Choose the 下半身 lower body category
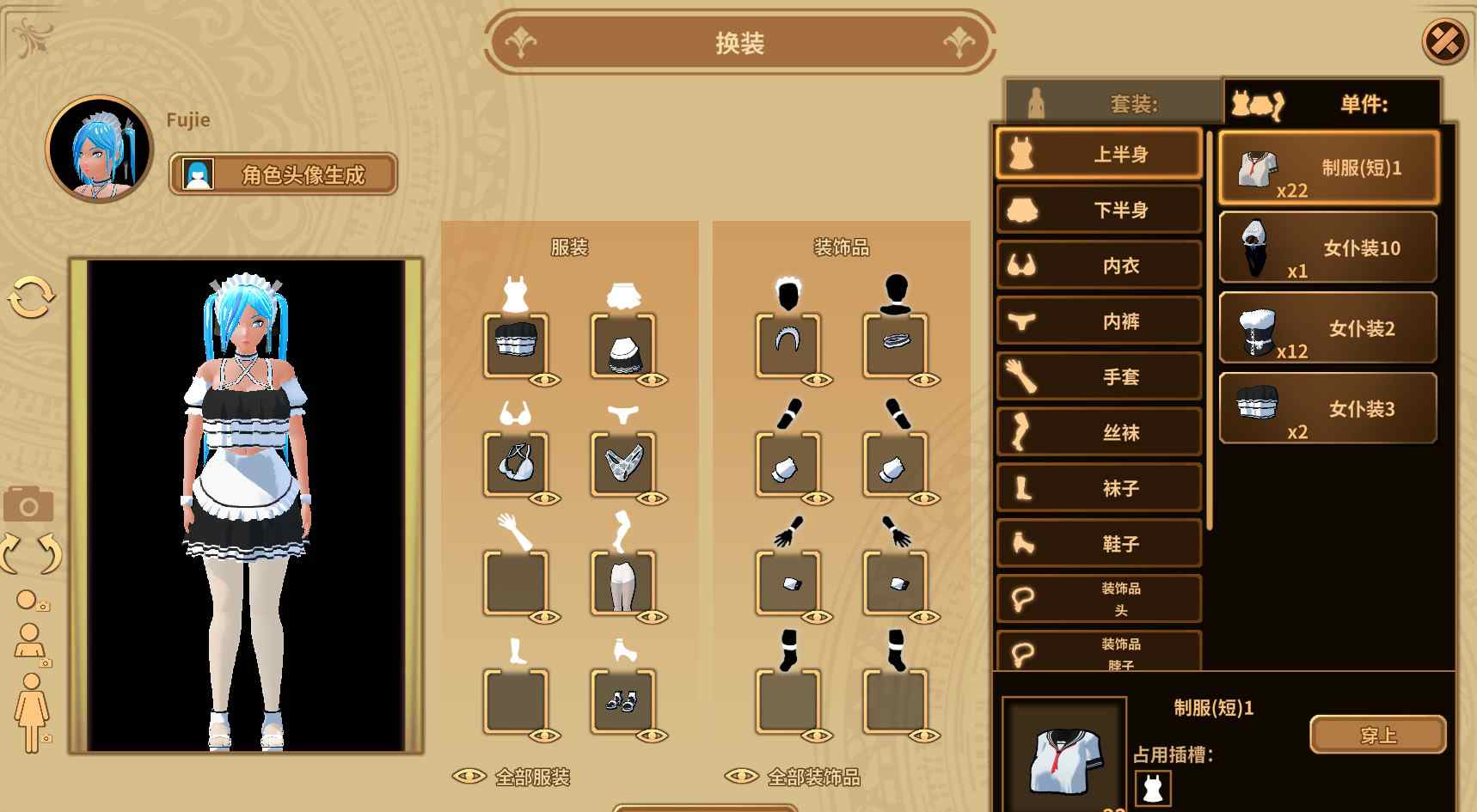 pyautogui.click(x=1099, y=210)
